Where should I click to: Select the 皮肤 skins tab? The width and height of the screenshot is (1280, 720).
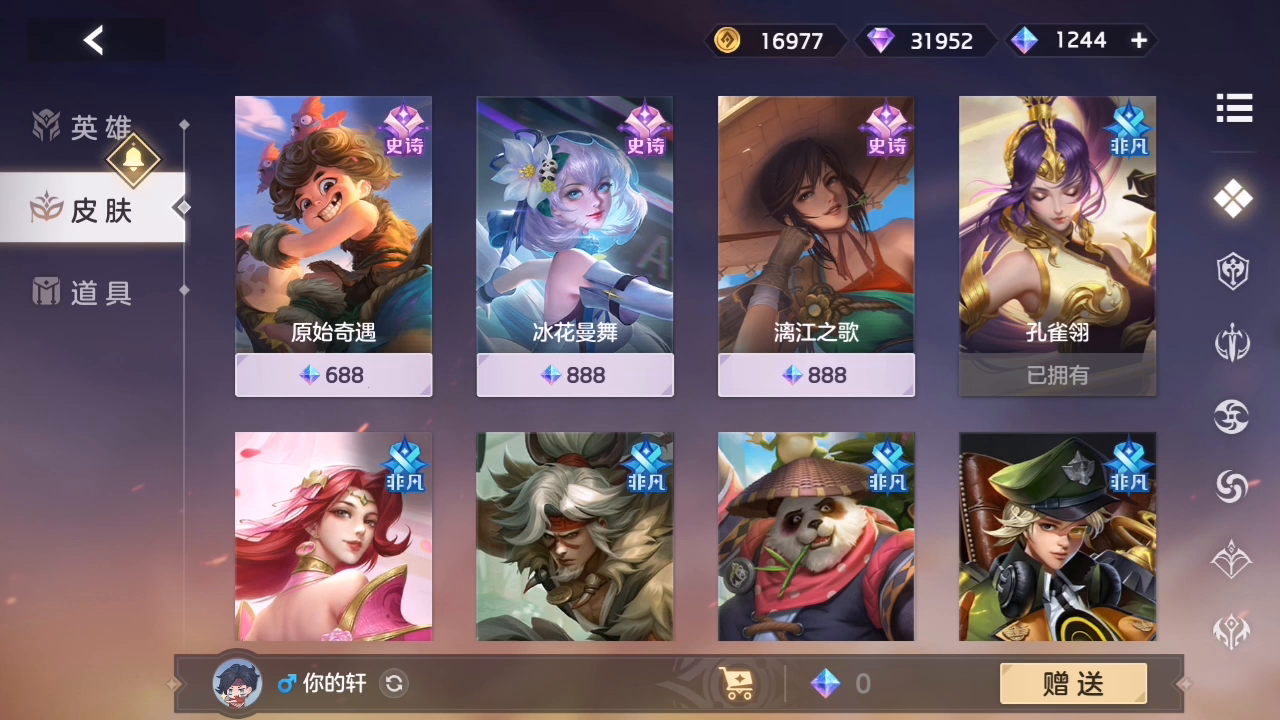(x=90, y=208)
